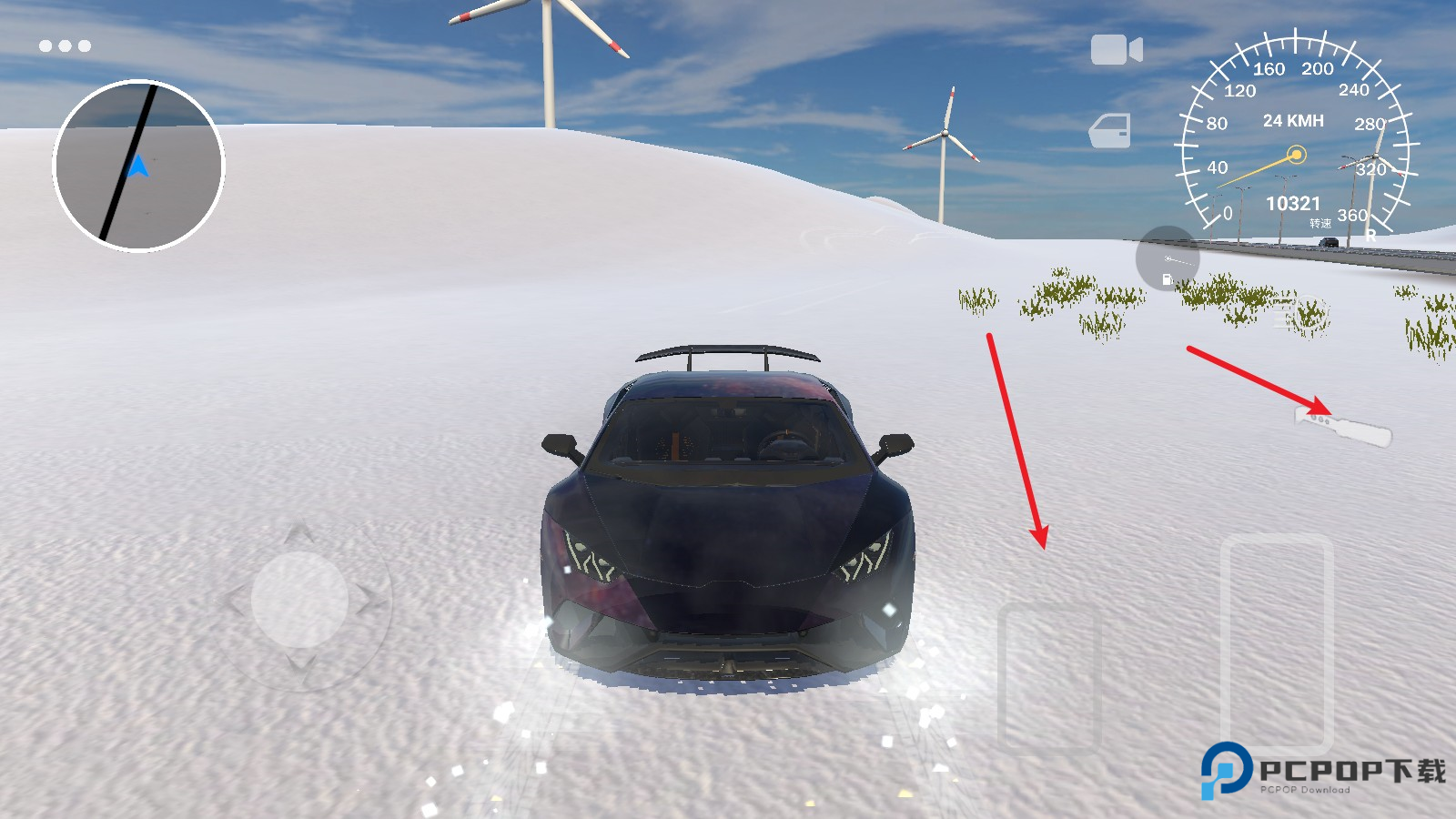Open the three-dot menu

65,45
